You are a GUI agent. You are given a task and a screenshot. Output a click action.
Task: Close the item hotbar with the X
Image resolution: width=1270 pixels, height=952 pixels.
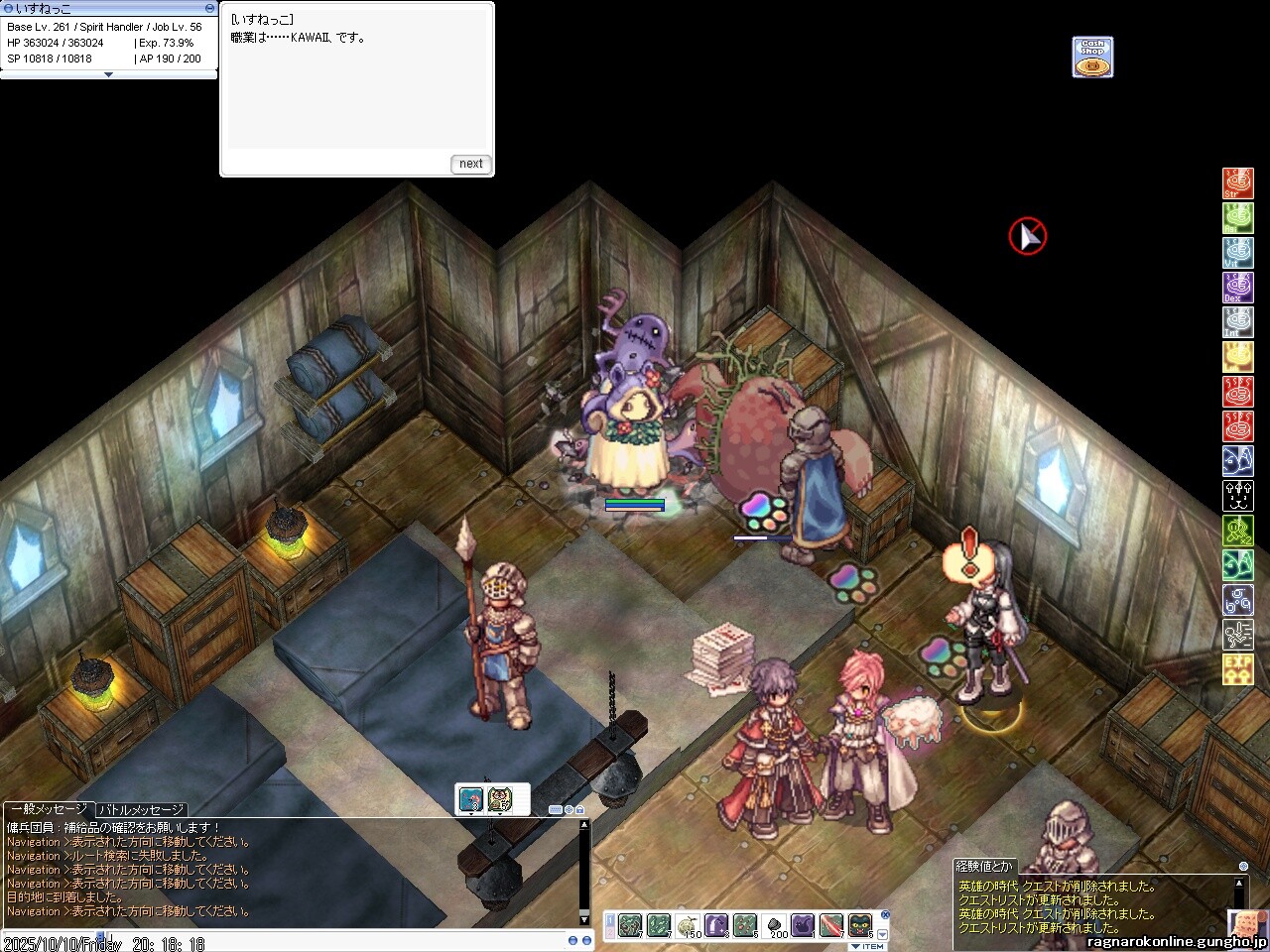[885, 915]
